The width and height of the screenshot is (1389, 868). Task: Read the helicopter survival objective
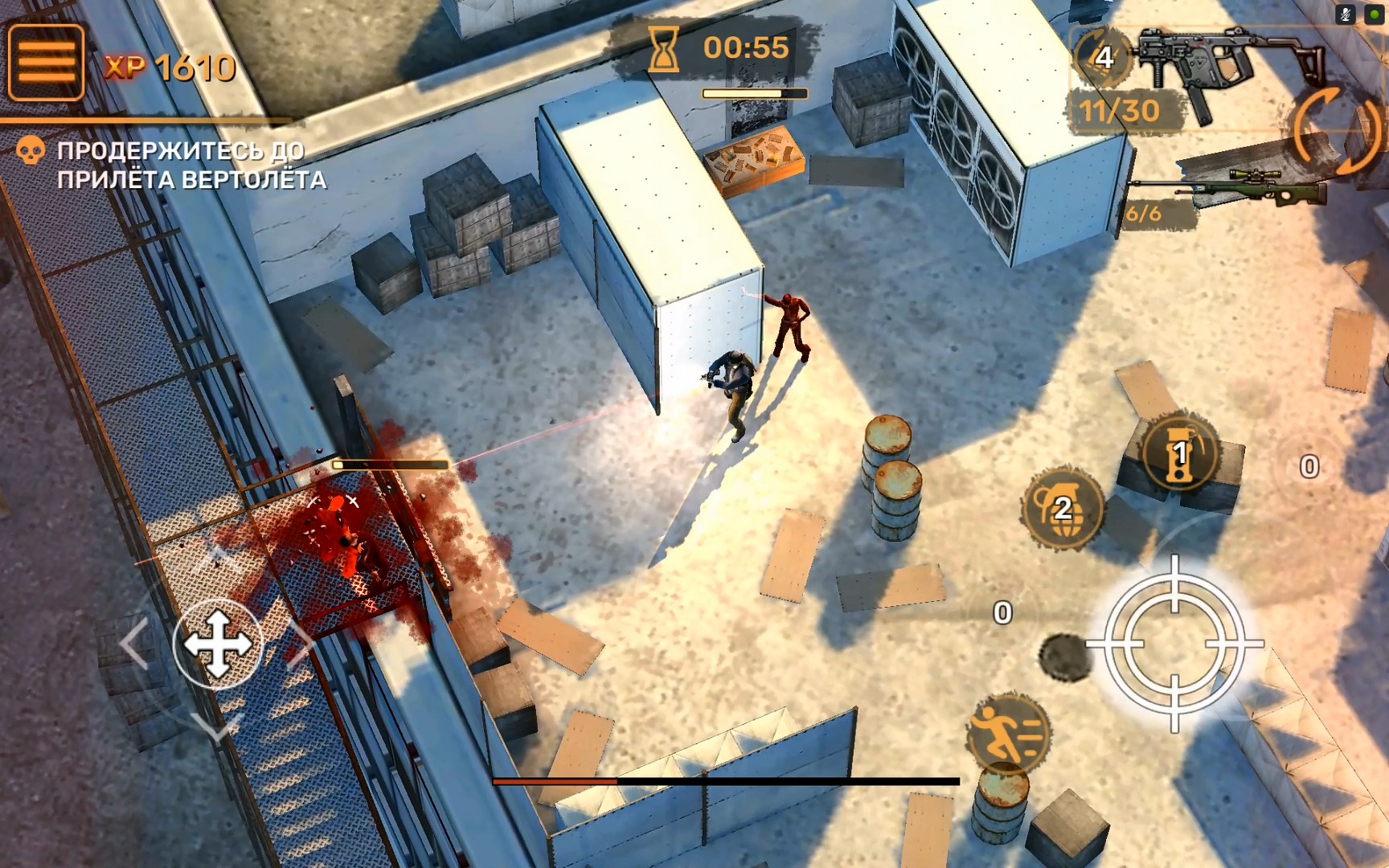point(191,165)
